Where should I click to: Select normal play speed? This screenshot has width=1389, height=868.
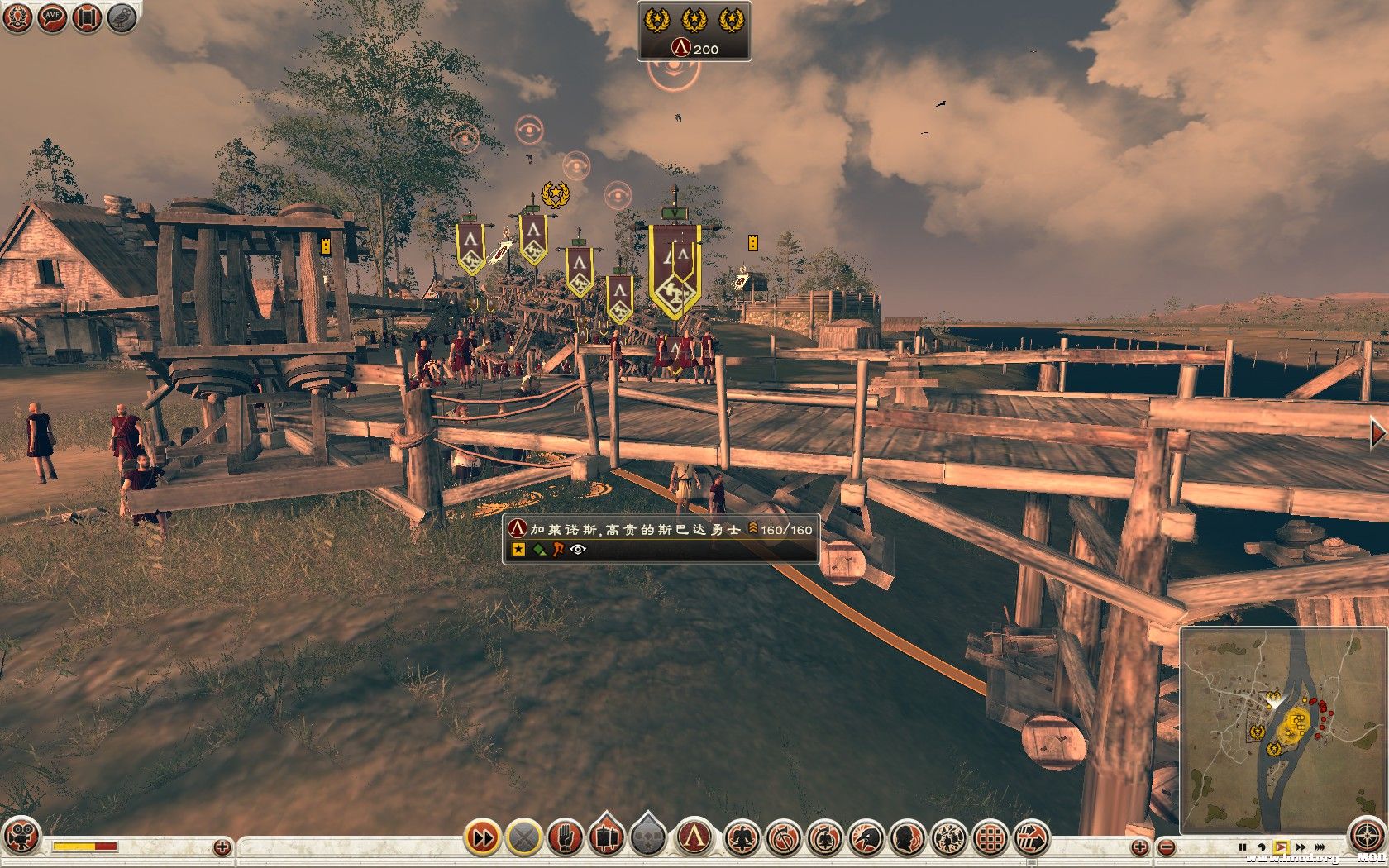coord(1281,847)
